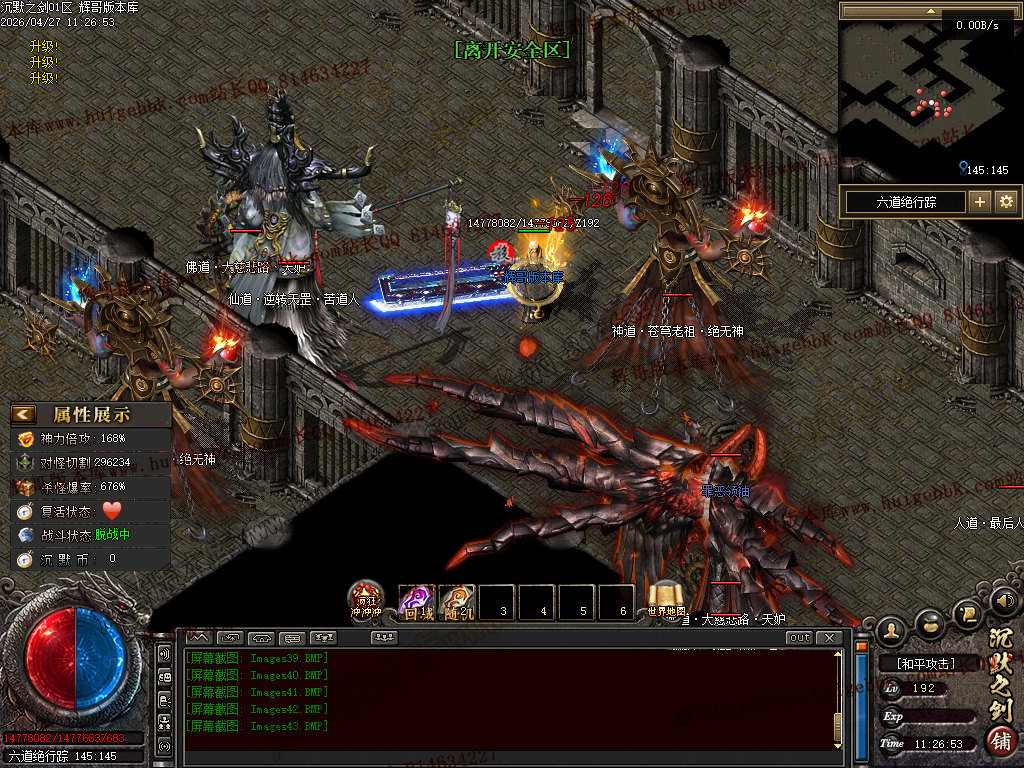1024x768 pixels.
Task: Open the scroll icon in the bottom-right menu
Action: 968,611
